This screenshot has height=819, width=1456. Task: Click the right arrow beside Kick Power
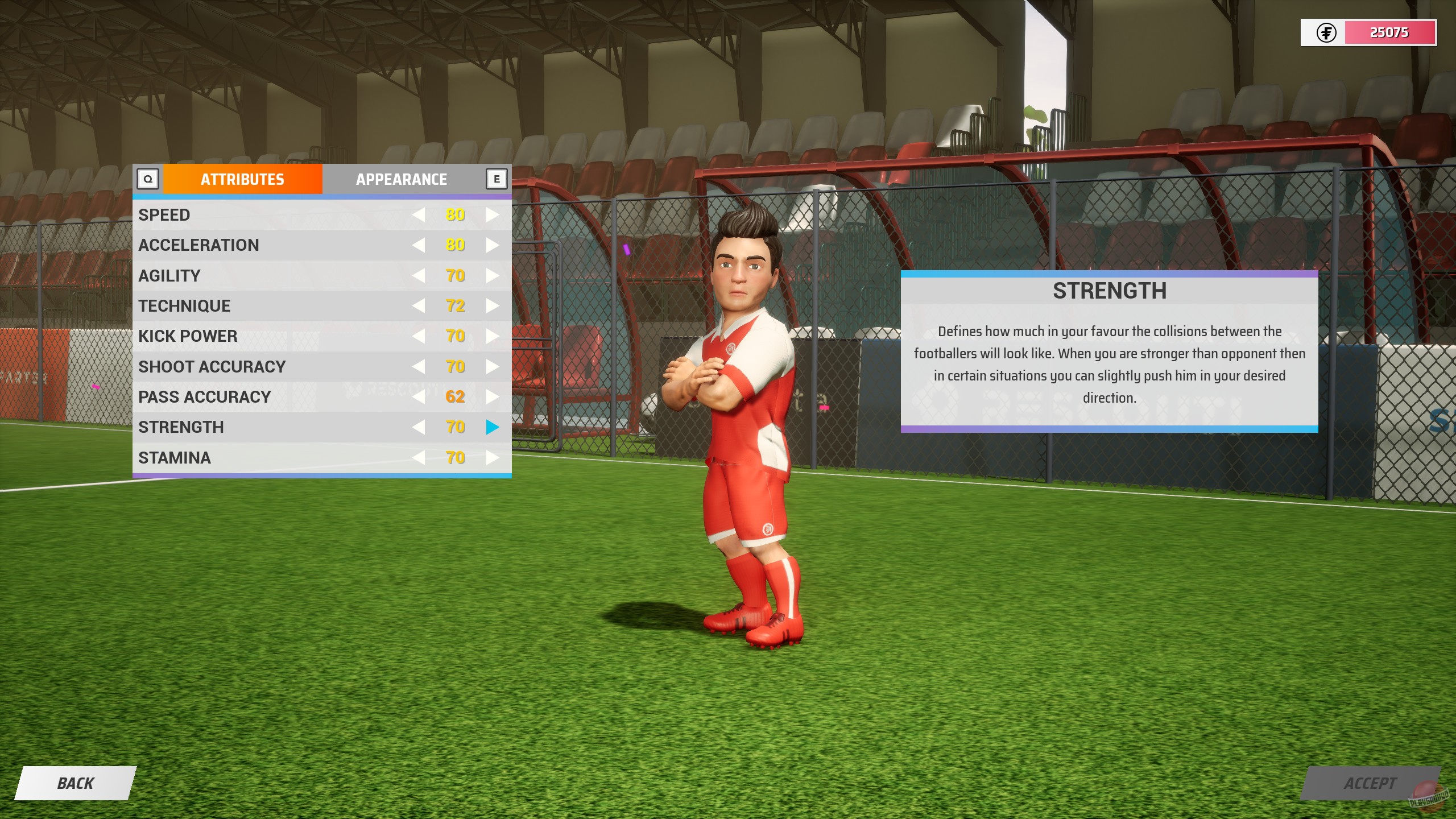[x=491, y=336]
